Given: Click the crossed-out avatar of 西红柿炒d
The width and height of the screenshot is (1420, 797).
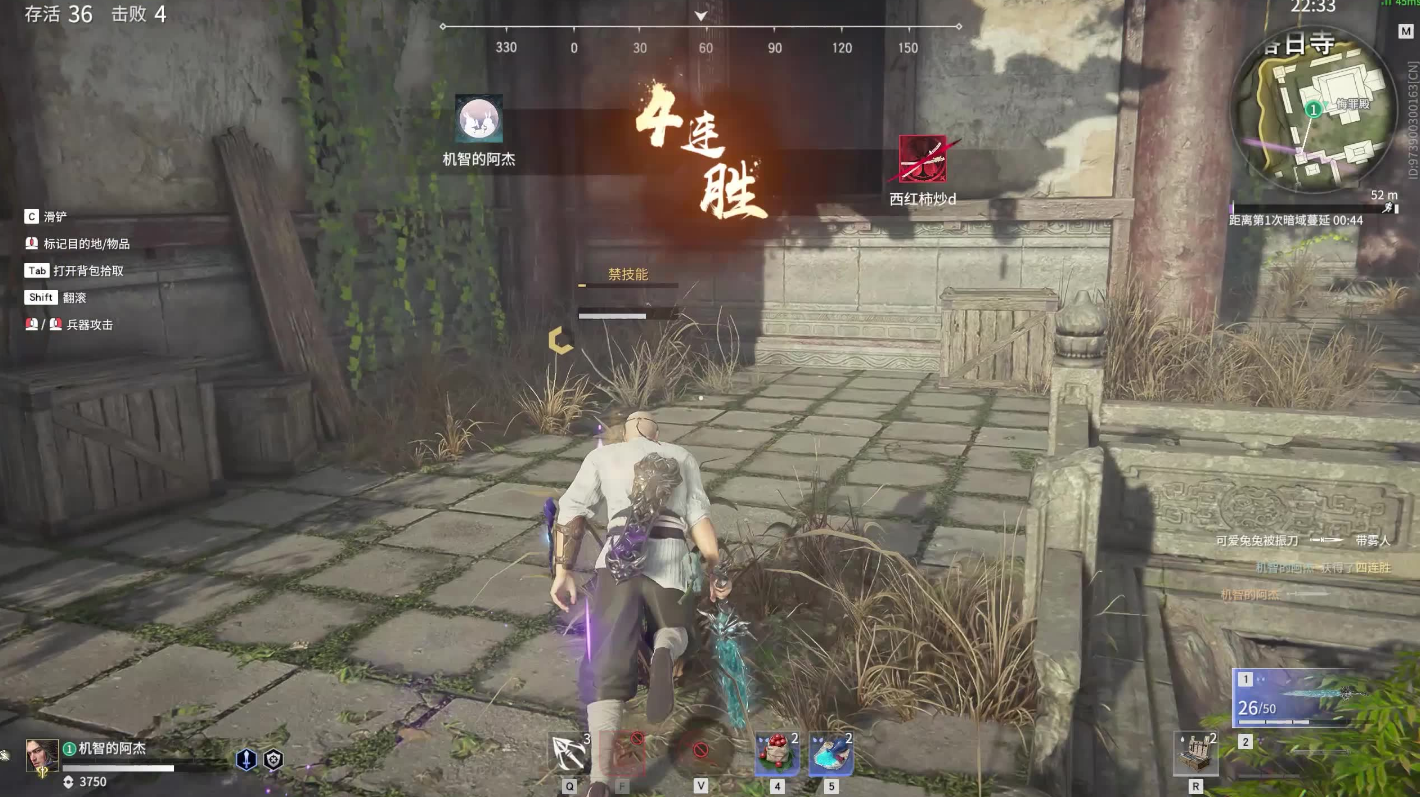Looking at the screenshot, I should click(922, 159).
